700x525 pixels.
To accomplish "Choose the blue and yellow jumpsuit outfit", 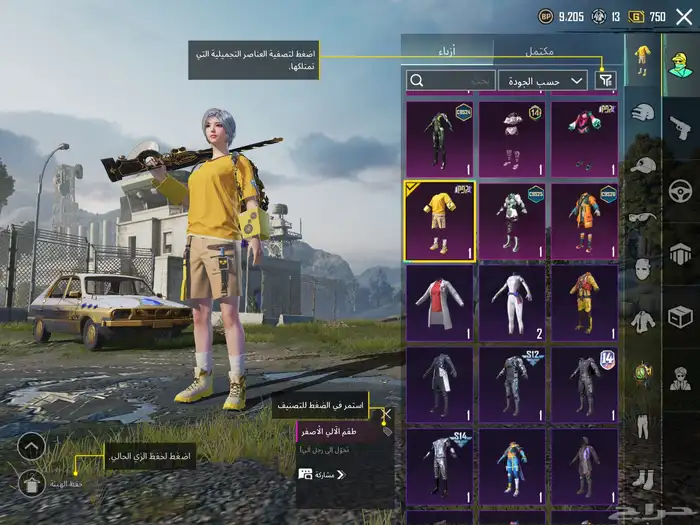I will click(512, 466).
